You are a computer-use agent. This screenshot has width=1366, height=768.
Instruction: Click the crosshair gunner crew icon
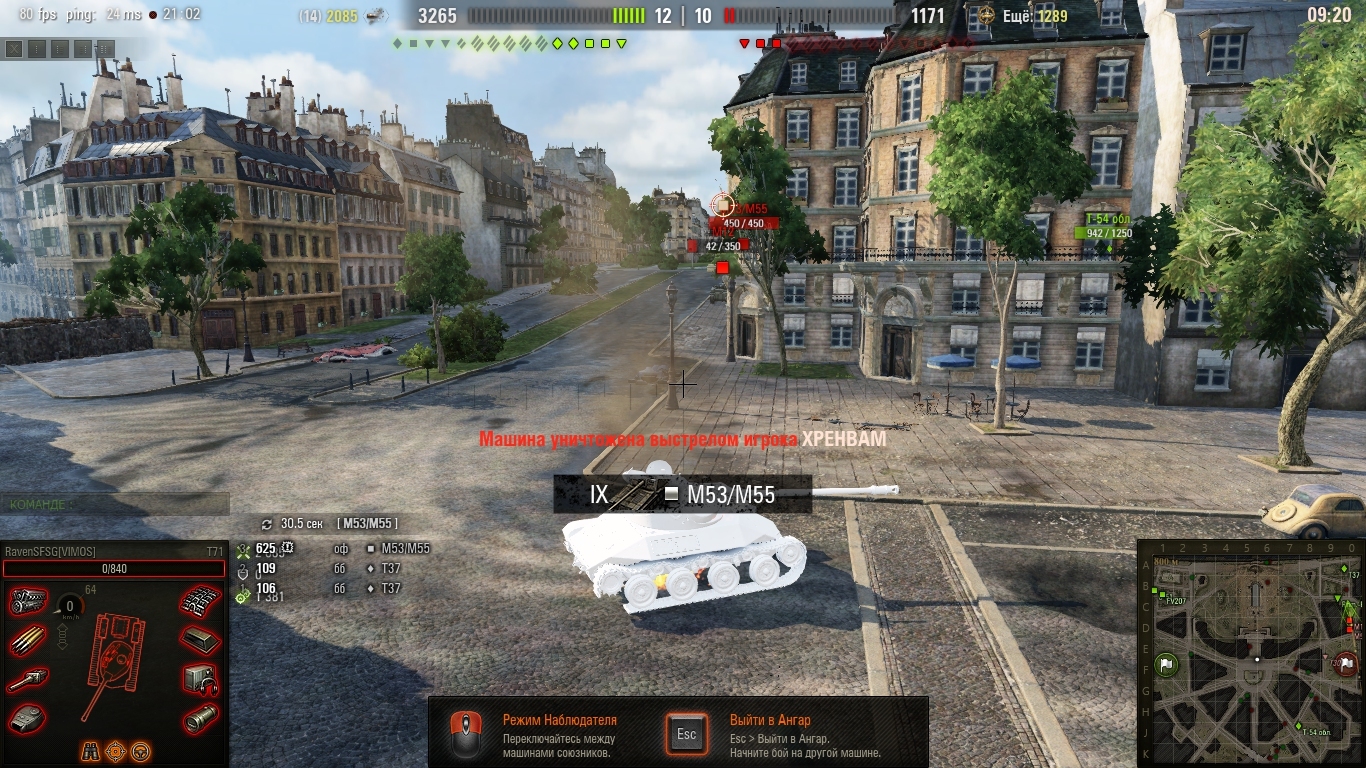pyautogui.click(x=115, y=750)
